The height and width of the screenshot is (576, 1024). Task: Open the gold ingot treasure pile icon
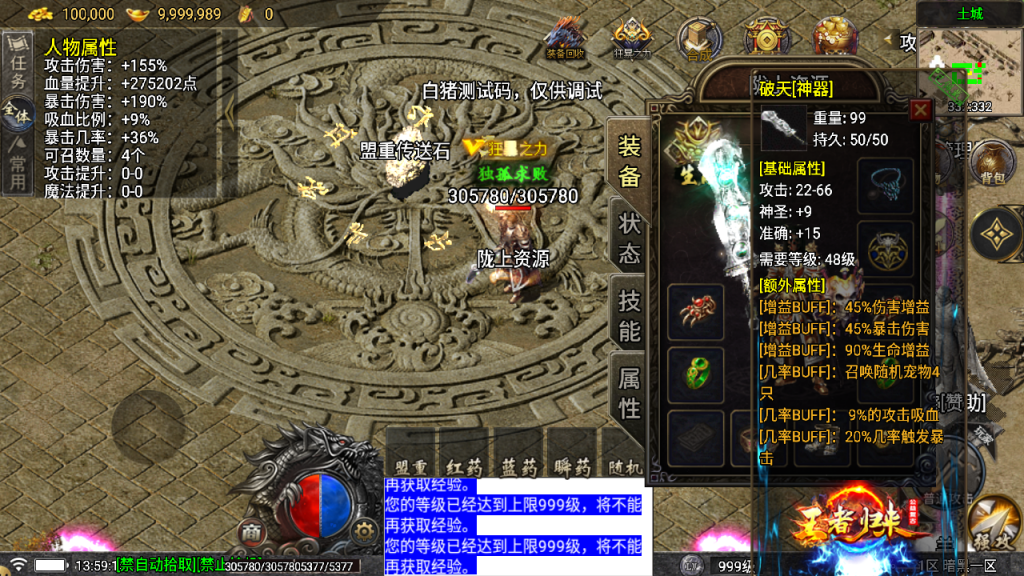point(834,37)
